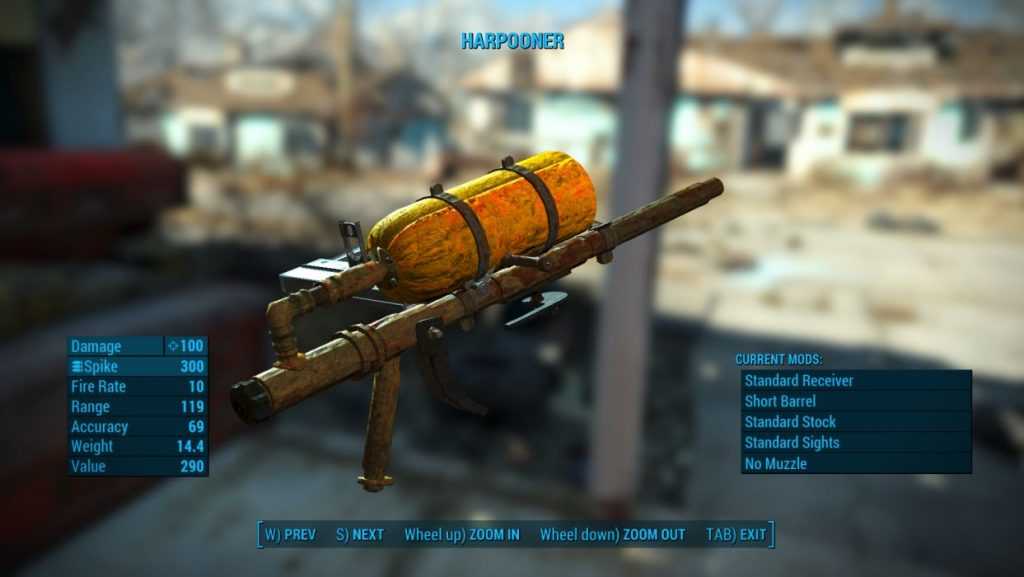Select the Standard Sights mod entry
Viewport: 1024px width, 577px height.
[x=855, y=443]
